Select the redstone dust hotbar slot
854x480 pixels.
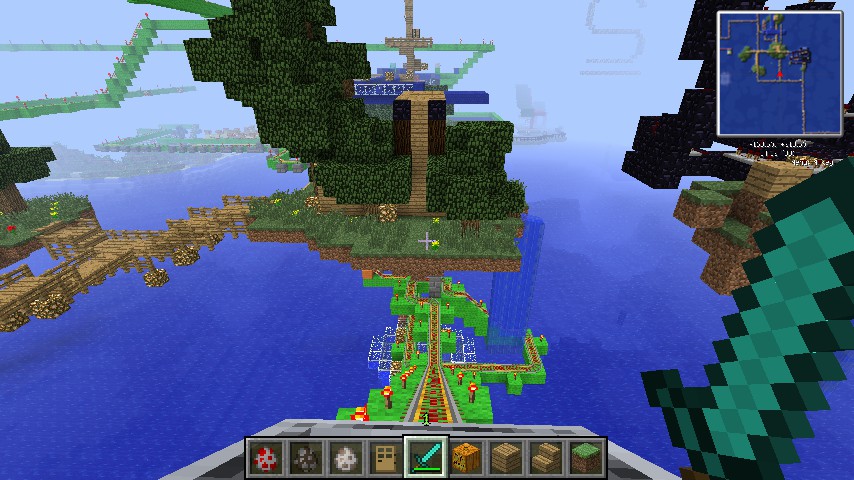point(267,458)
